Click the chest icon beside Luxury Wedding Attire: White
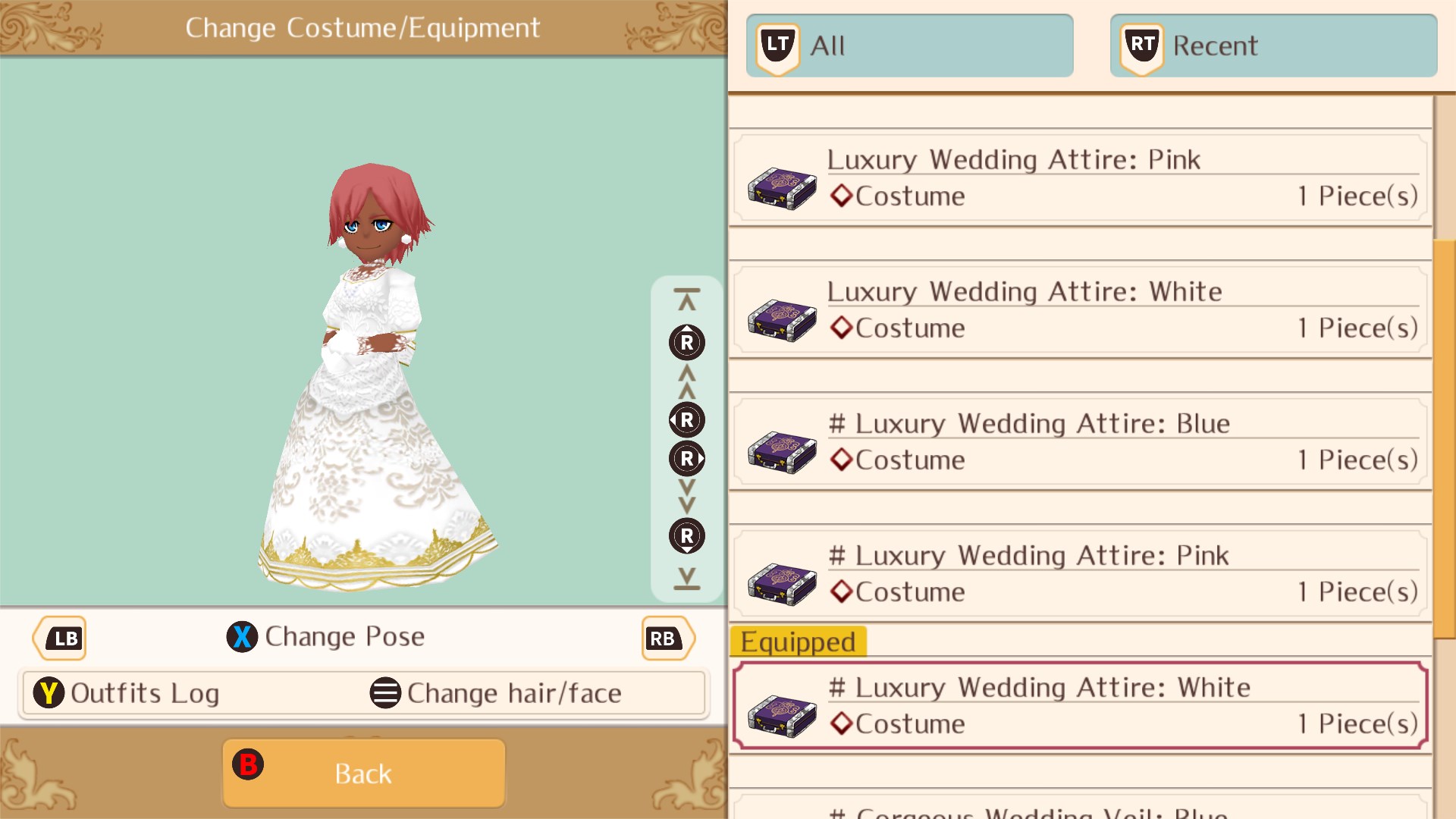1456x819 pixels. click(x=782, y=322)
